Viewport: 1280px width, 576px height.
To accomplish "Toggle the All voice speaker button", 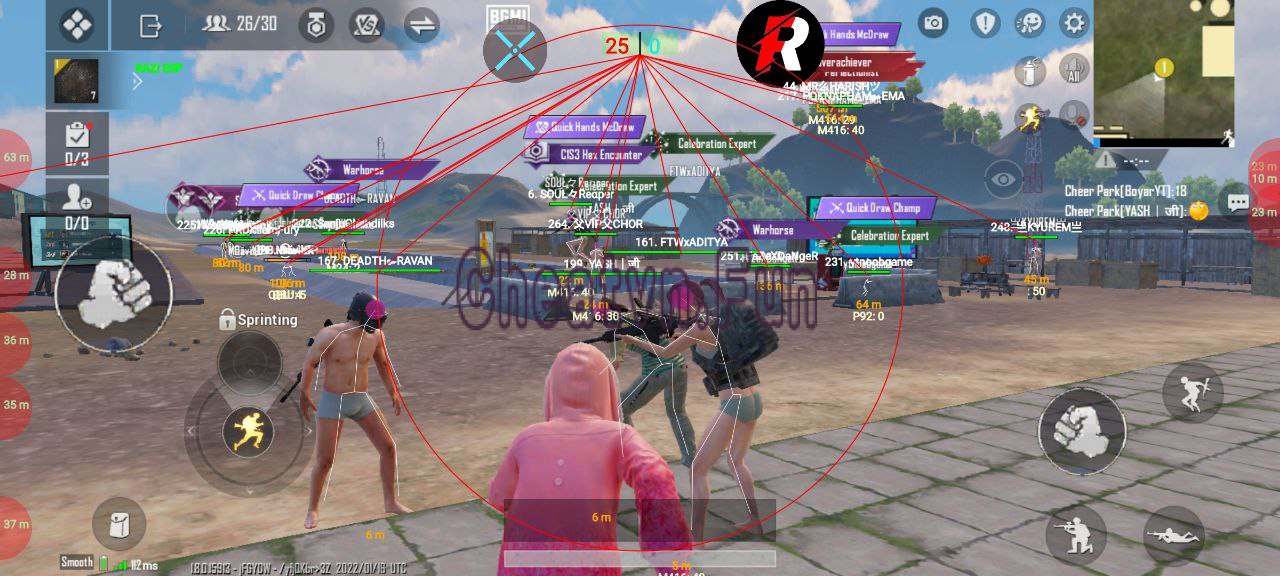I will (x=1074, y=70).
